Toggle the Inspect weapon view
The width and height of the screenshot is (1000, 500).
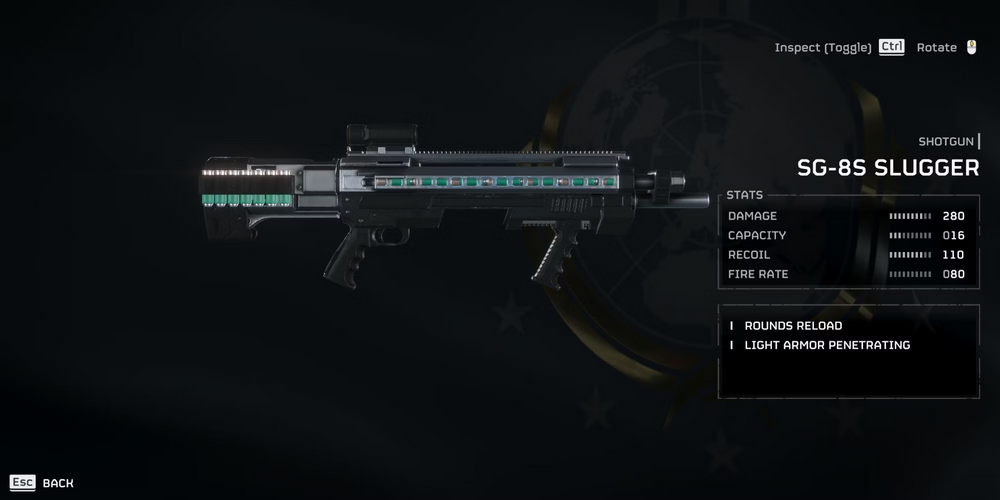[x=838, y=48]
